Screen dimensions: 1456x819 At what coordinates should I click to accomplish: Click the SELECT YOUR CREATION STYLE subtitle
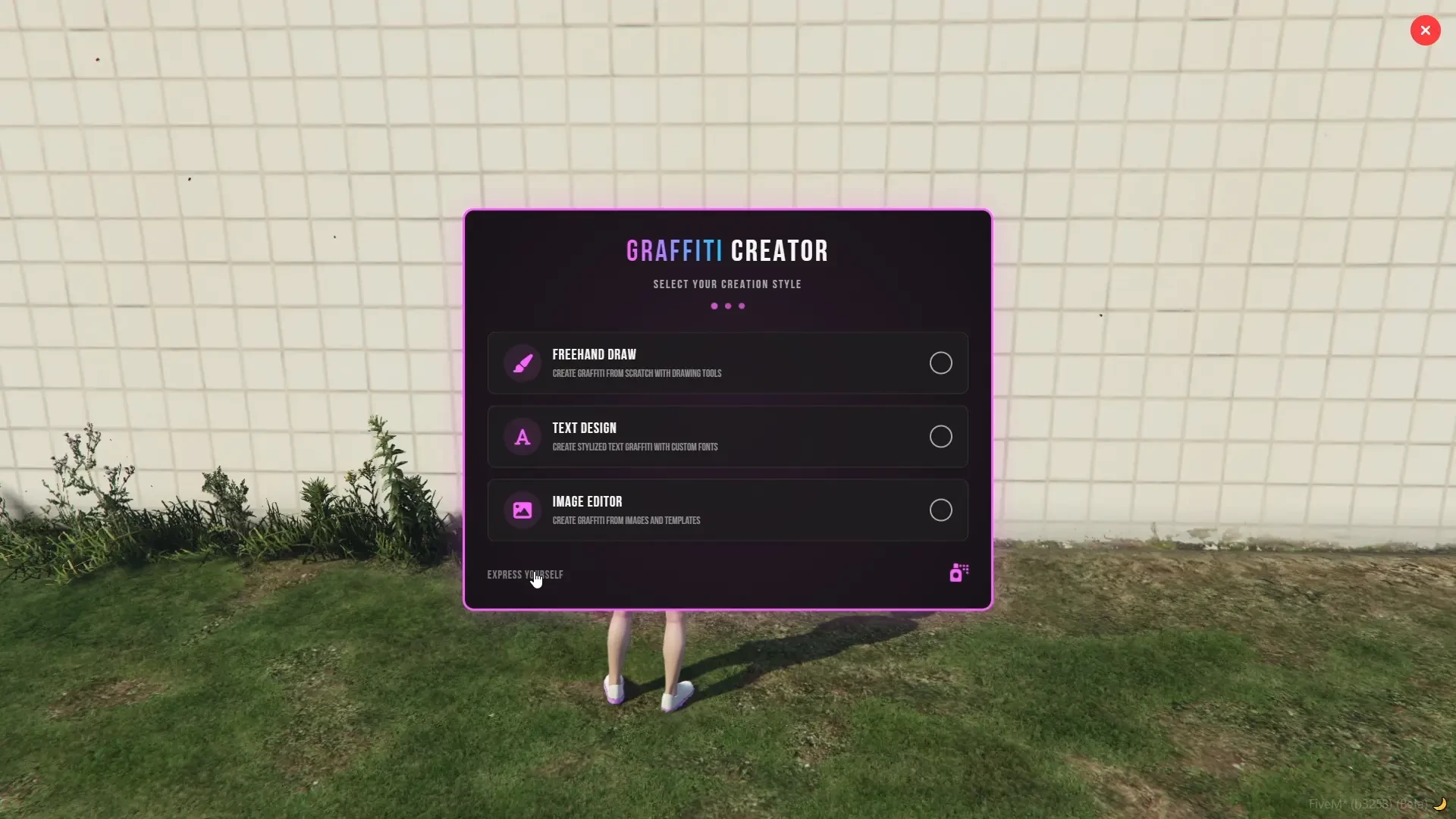(726, 284)
